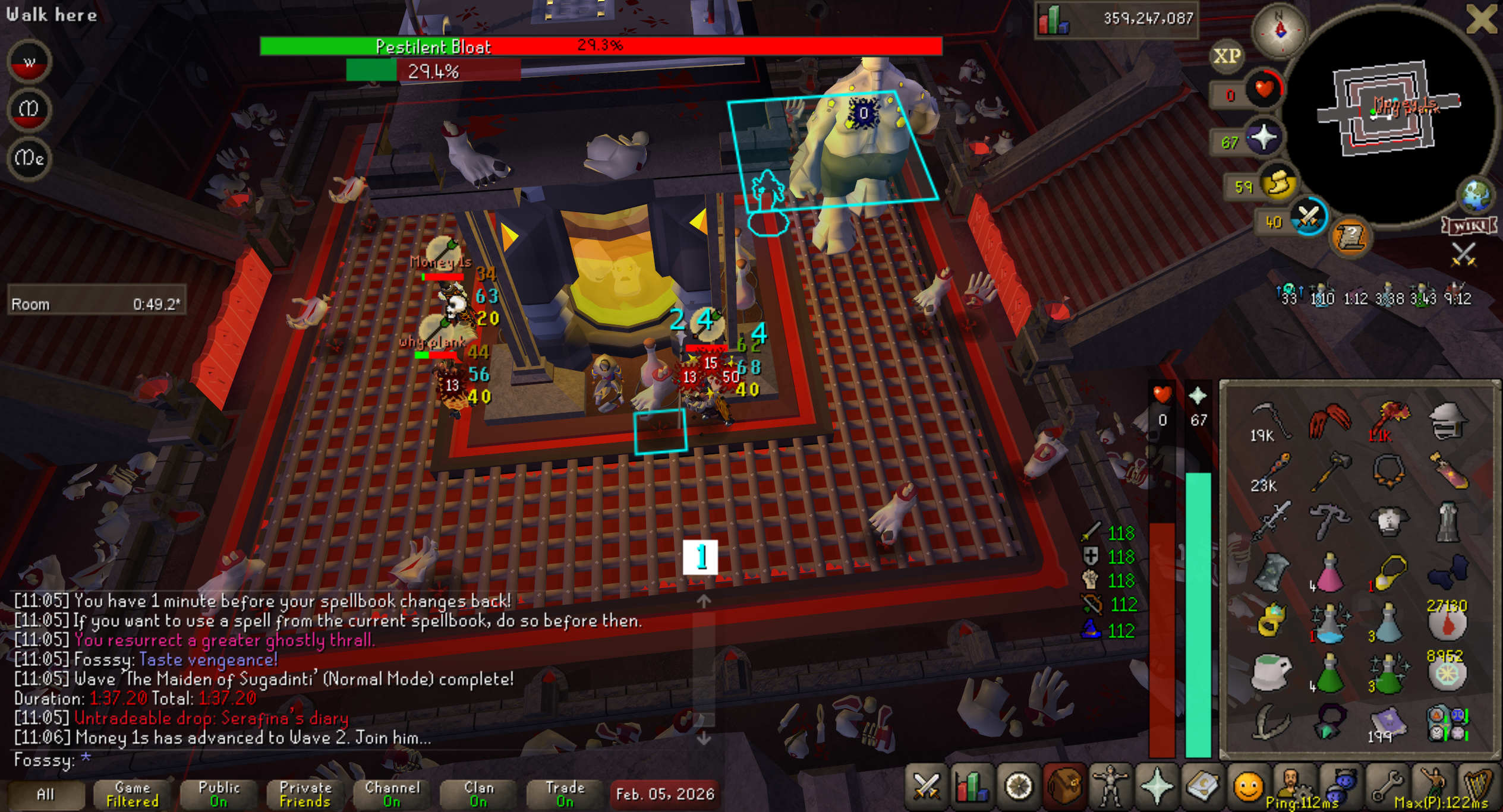The image size is (1503, 812).
Task: Select the scythe in inventory
Action: pyautogui.click(x=1269, y=421)
